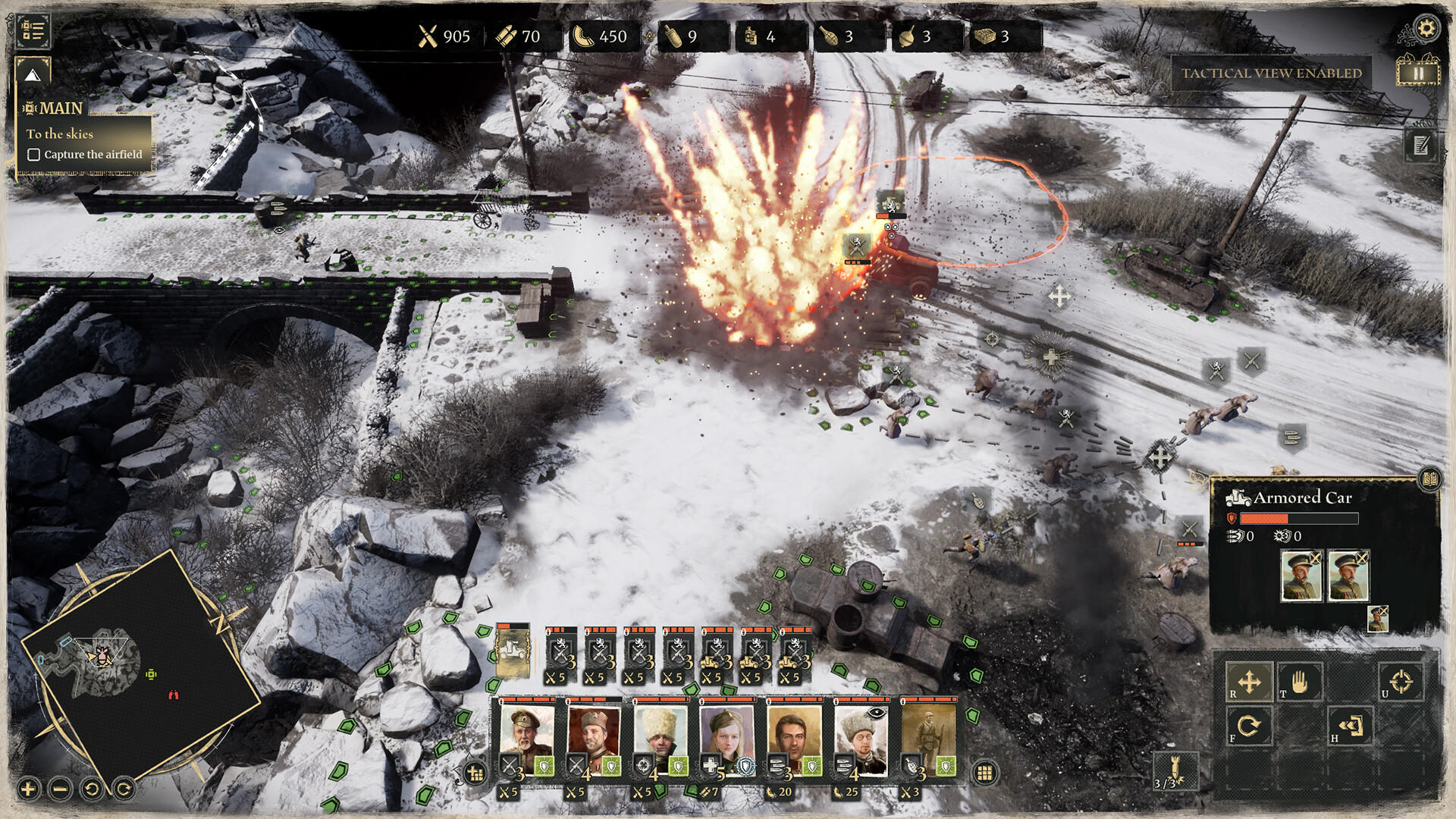Select the Move command marked R
1456x819 pixels.
tap(1248, 681)
